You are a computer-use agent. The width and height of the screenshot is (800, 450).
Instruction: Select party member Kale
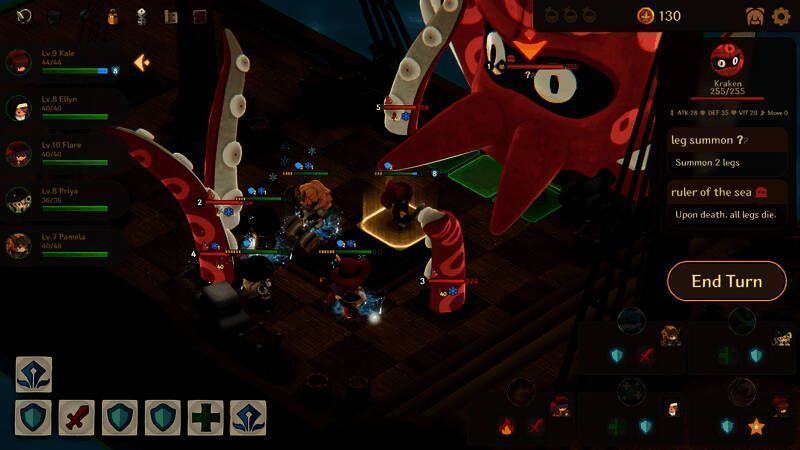pos(20,61)
